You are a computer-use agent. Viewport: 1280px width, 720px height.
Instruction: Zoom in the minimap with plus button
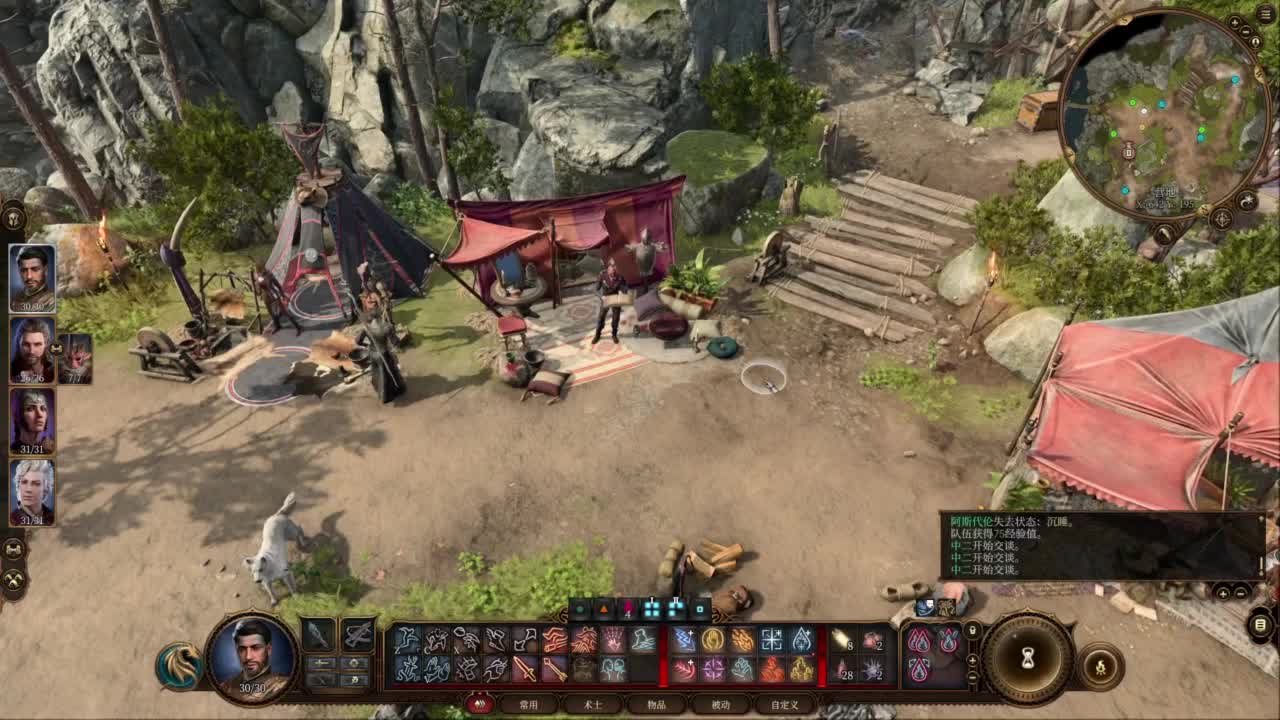[x=1236, y=22]
